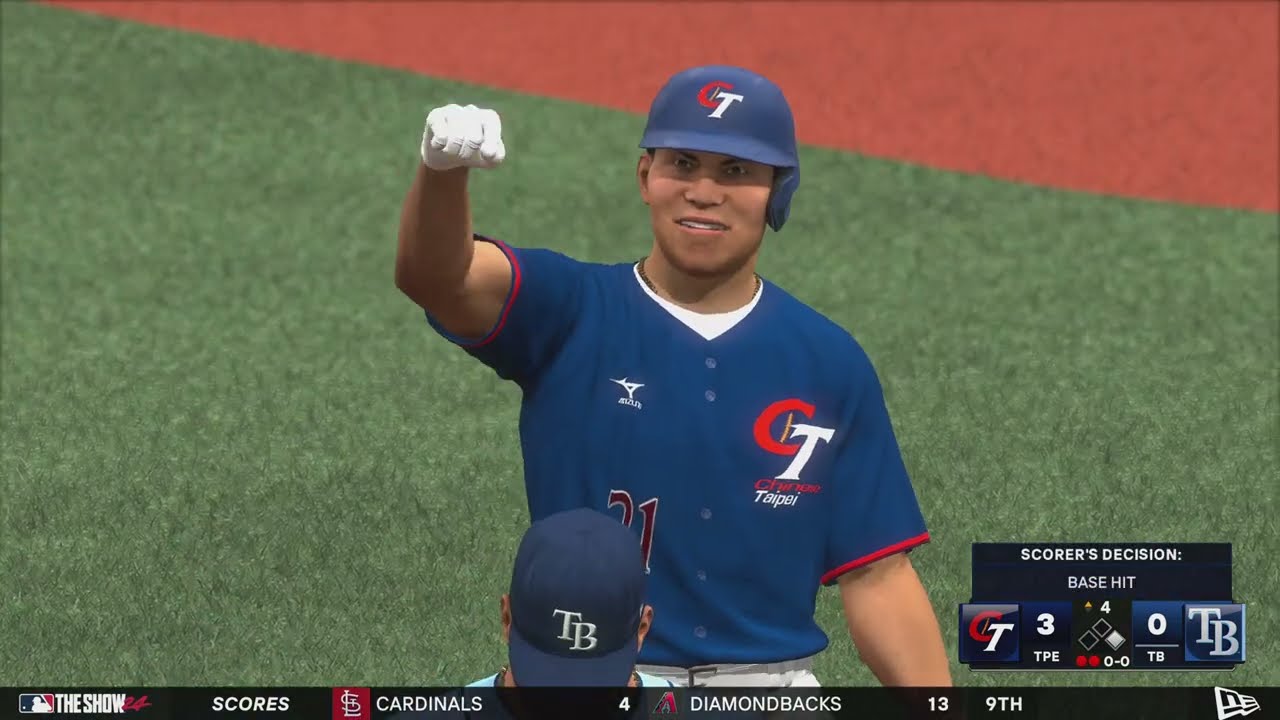Image resolution: width=1280 pixels, height=720 pixels.
Task: Expand the inning arrow next to the 4
Action: point(1088,605)
